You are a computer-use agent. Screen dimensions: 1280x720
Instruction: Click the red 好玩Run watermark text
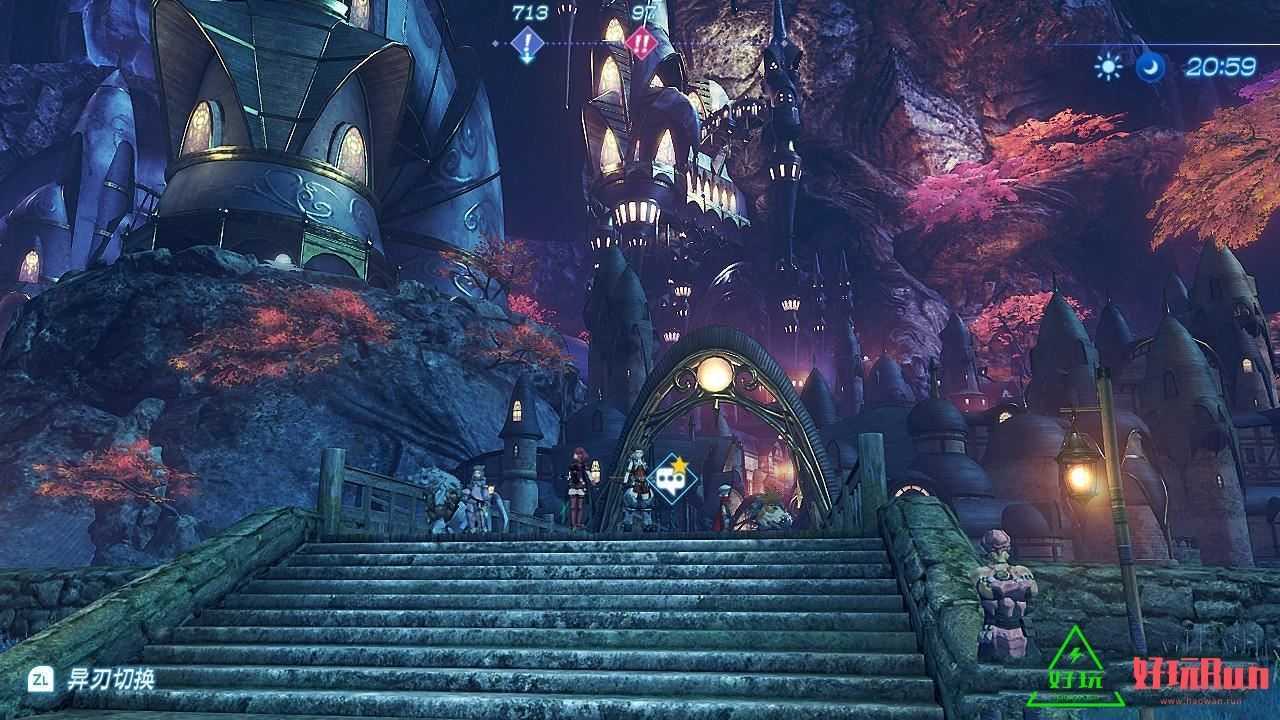click(1201, 675)
